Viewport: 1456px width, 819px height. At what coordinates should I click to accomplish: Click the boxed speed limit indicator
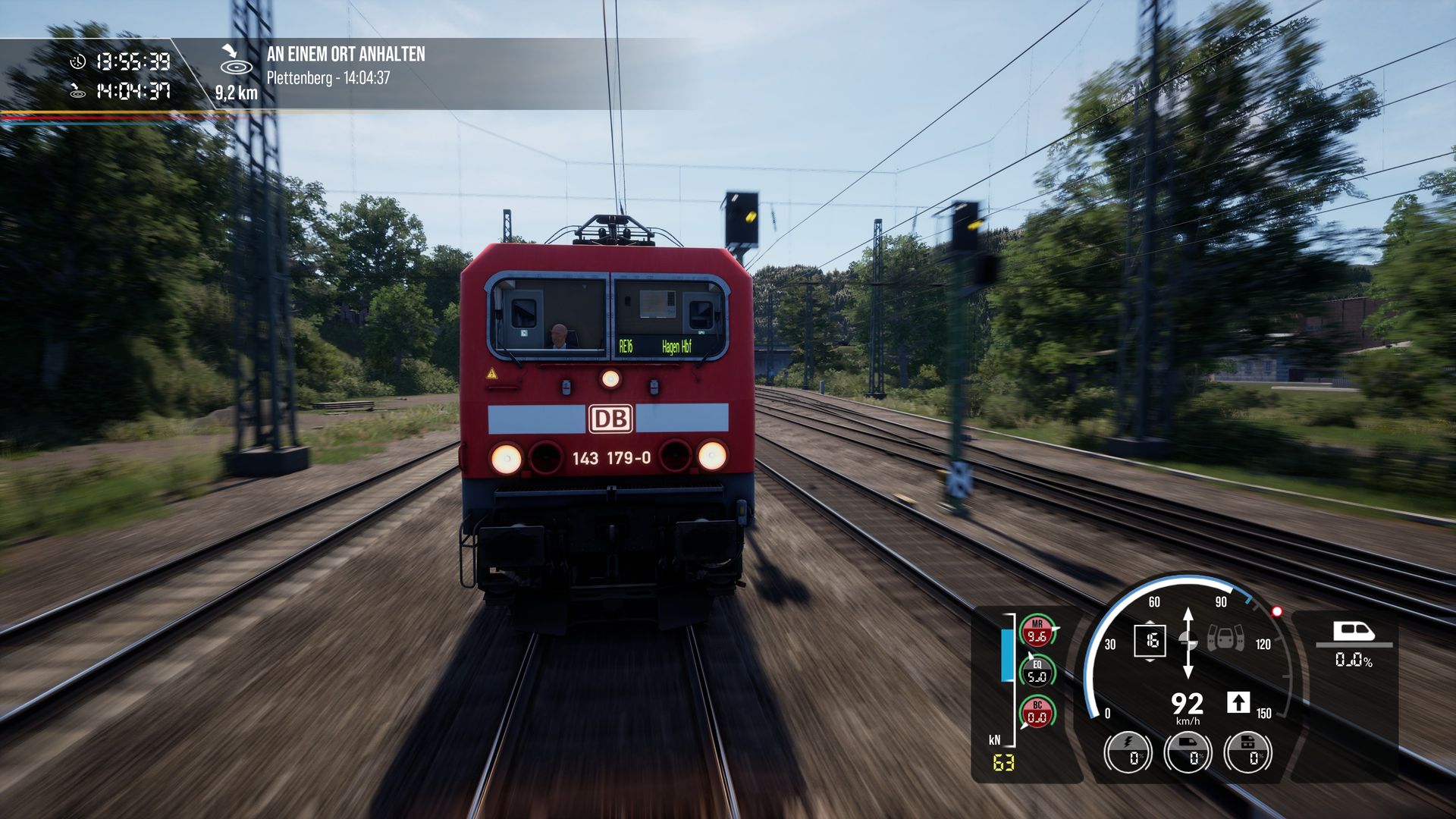(x=1150, y=641)
